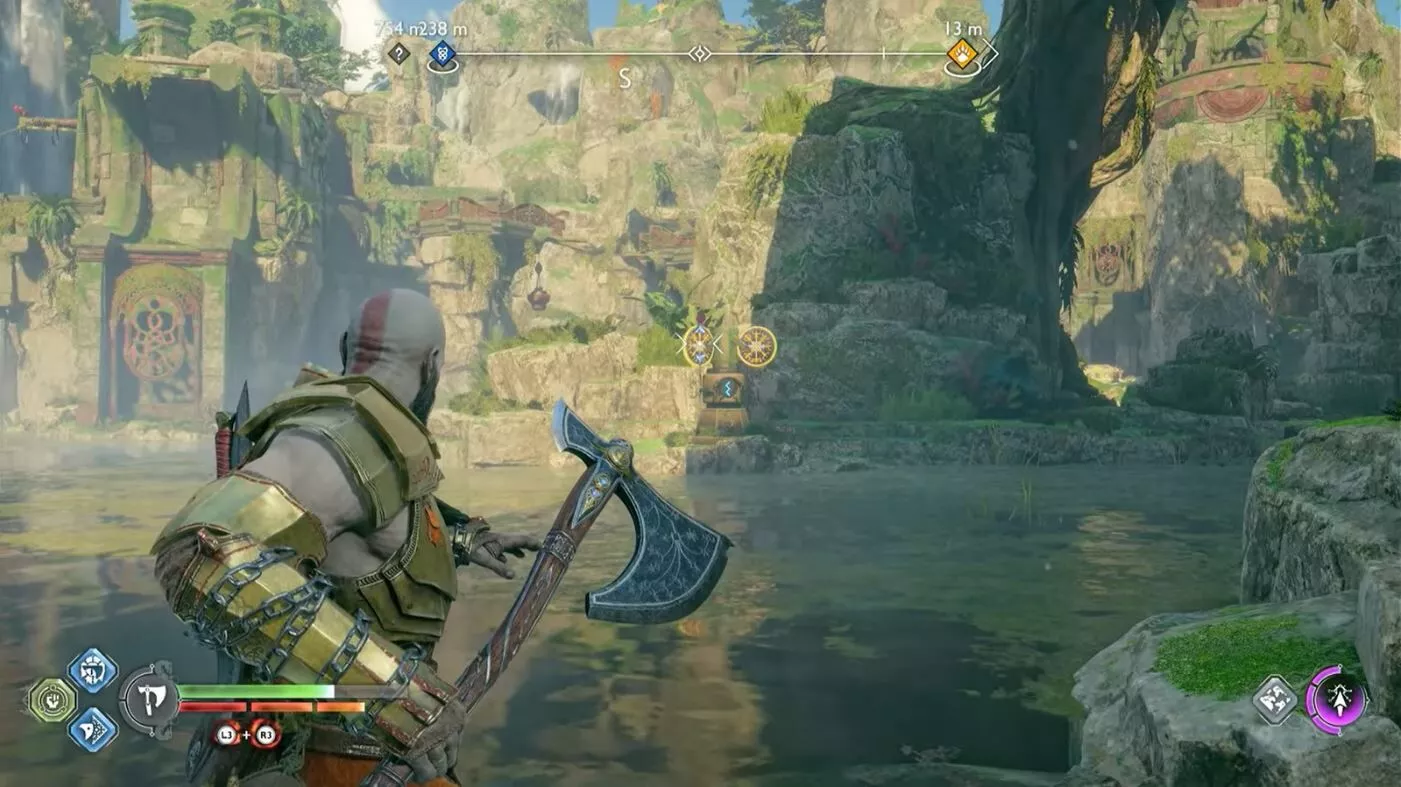Screen dimensions: 1401x787
Task: Click the green health bar
Action: click(255, 691)
